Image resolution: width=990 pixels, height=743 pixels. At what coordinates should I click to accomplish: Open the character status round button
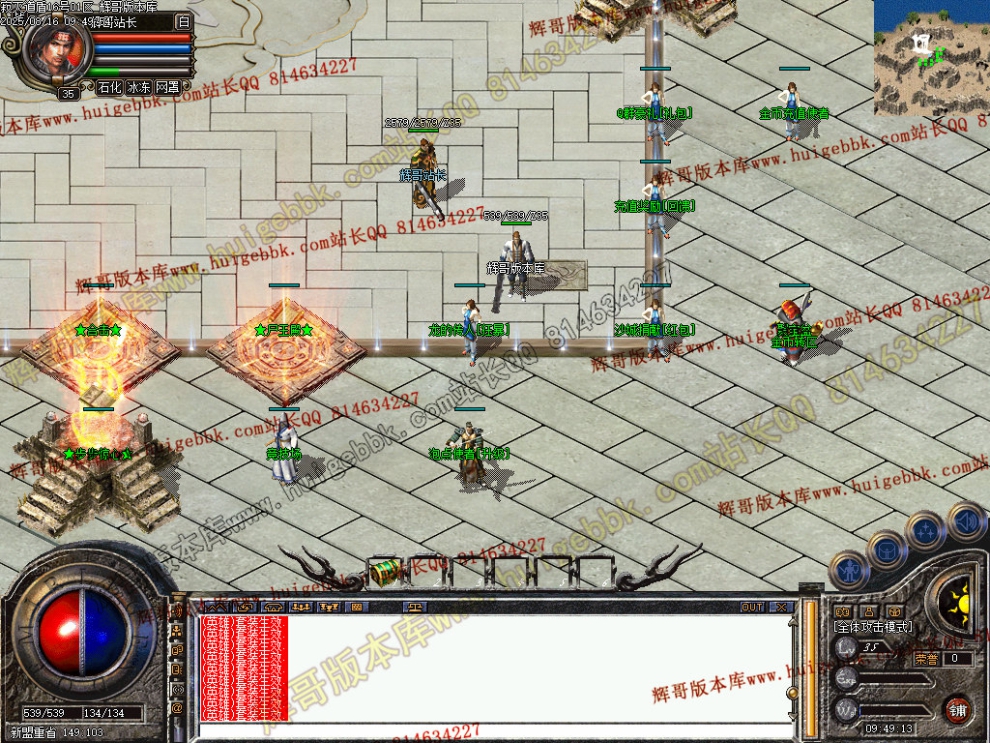pyautogui.click(x=848, y=571)
